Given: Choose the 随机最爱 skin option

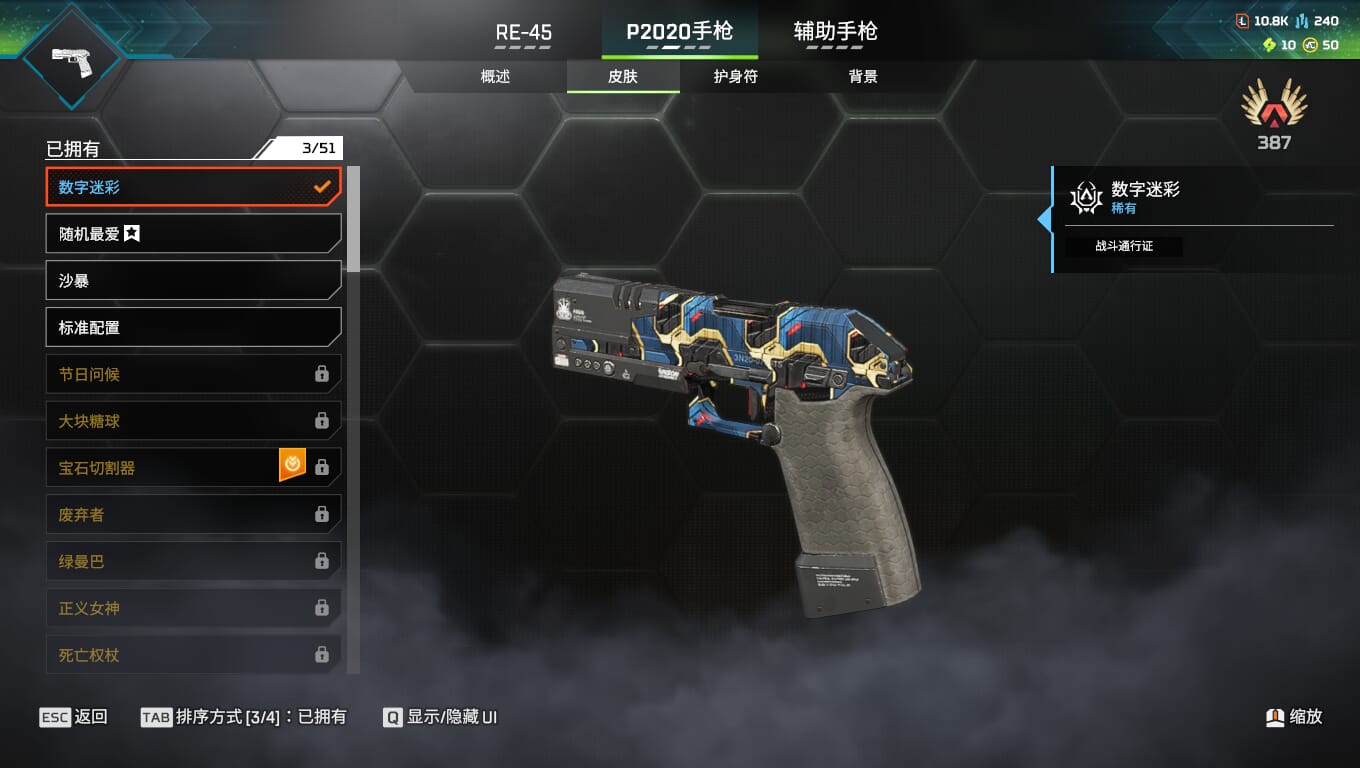Looking at the screenshot, I should [x=193, y=234].
